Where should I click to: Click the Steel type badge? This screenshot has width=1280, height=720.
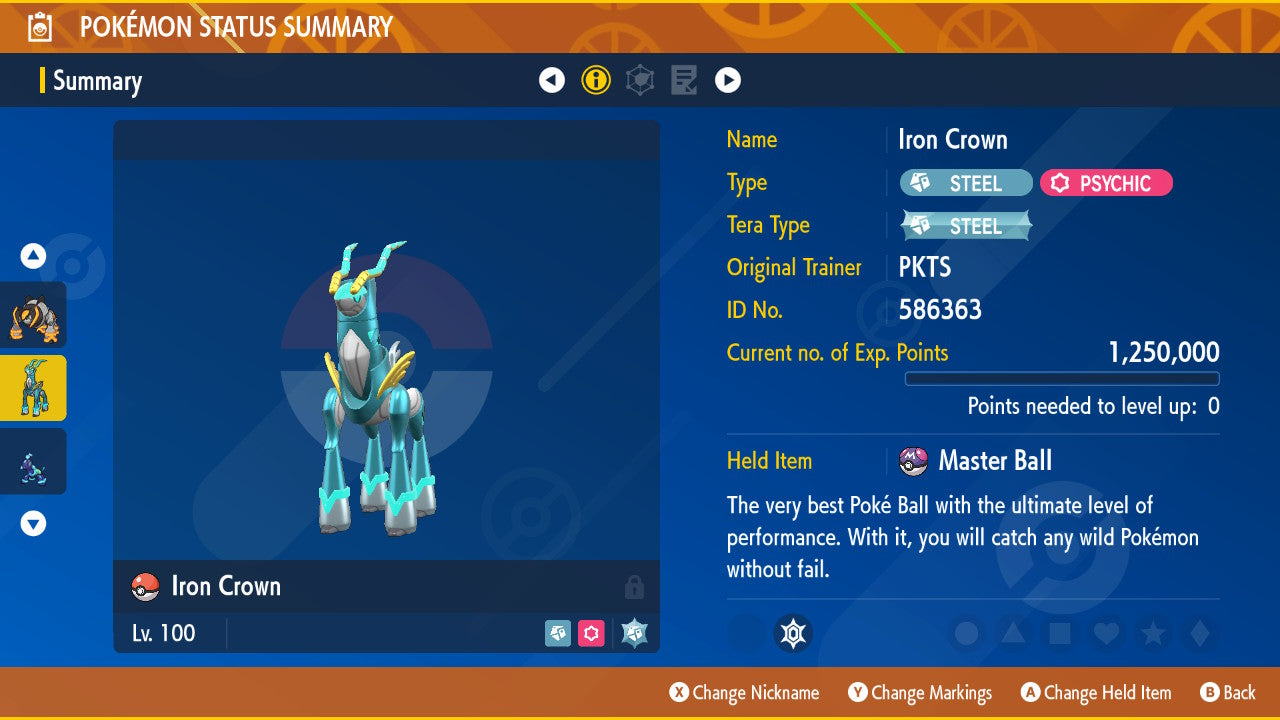[964, 183]
